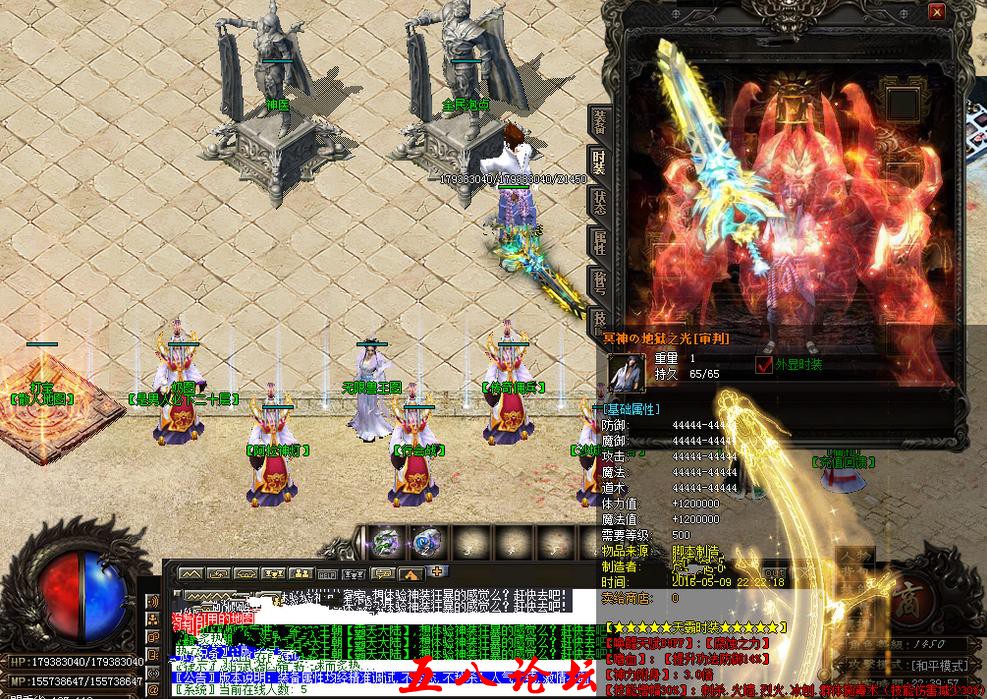Toggle the 外显时装 checkbox
This screenshot has width=987, height=699.
coord(764,365)
